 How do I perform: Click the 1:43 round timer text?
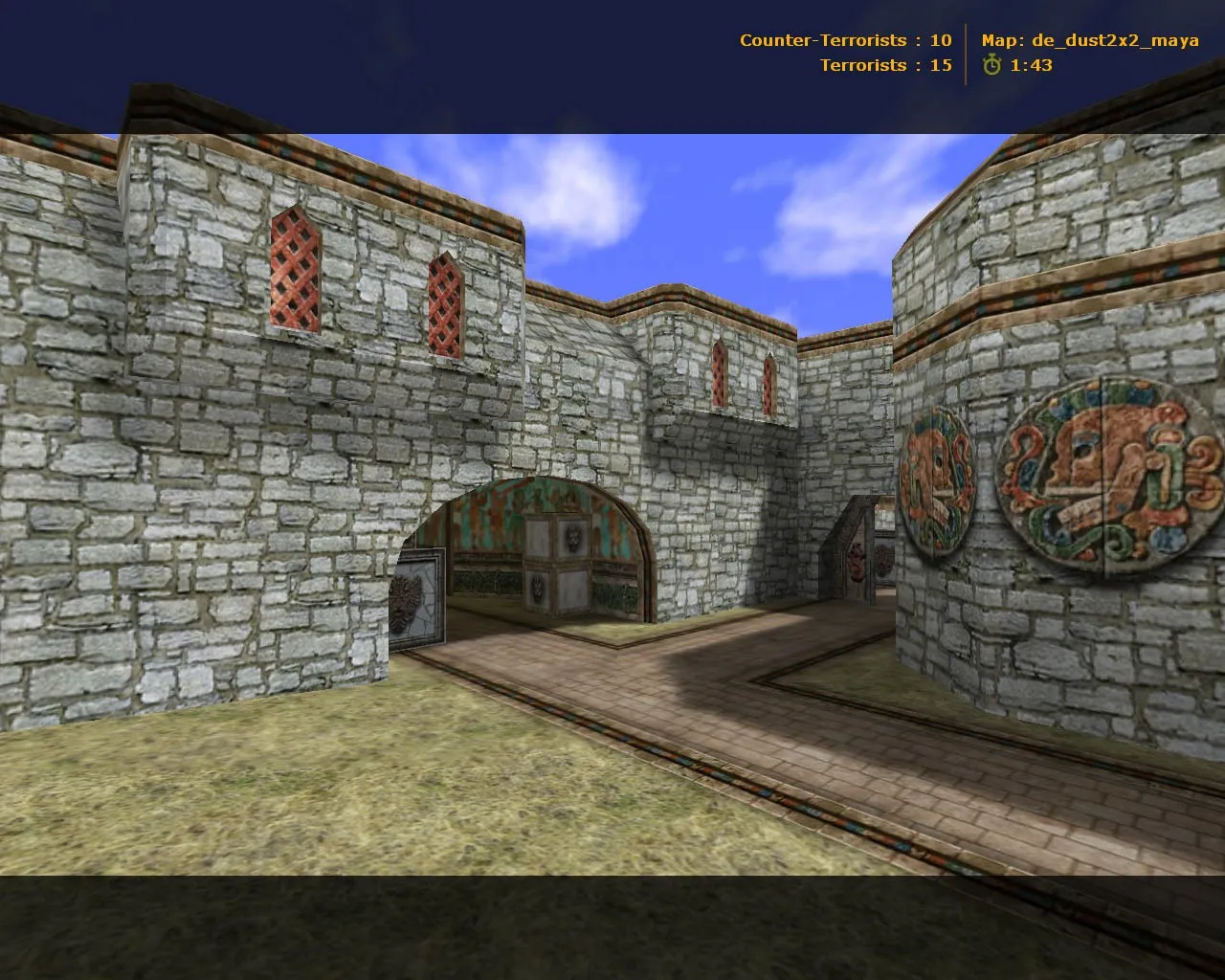coord(1029,66)
